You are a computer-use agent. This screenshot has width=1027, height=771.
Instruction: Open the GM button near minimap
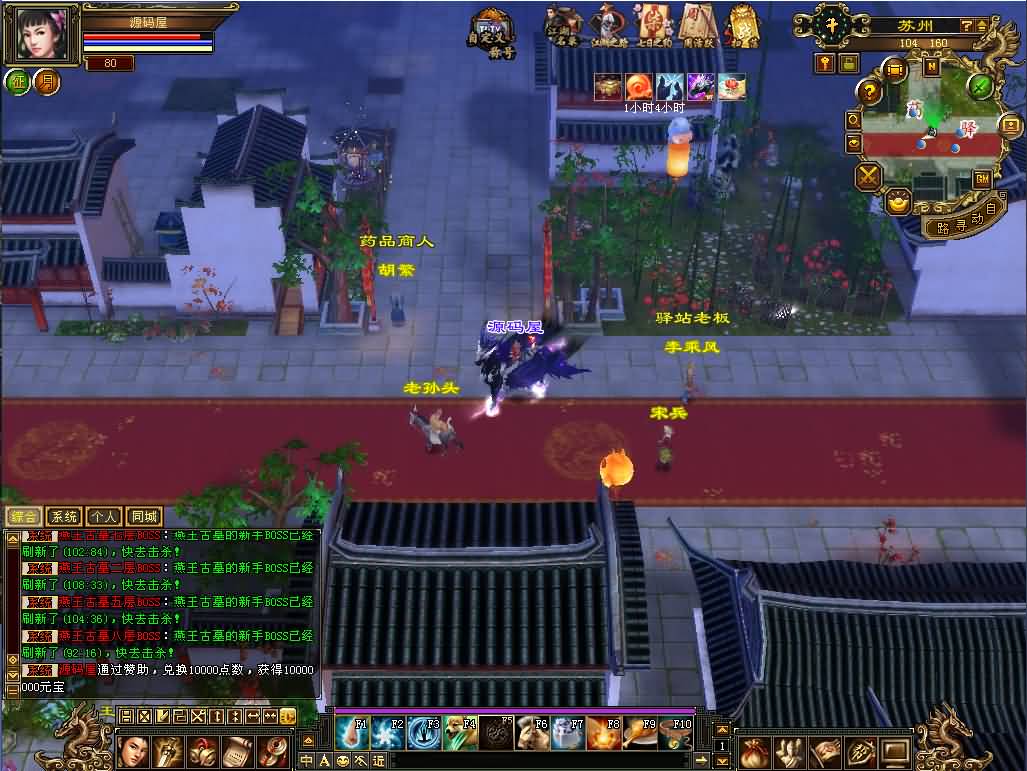click(x=982, y=179)
